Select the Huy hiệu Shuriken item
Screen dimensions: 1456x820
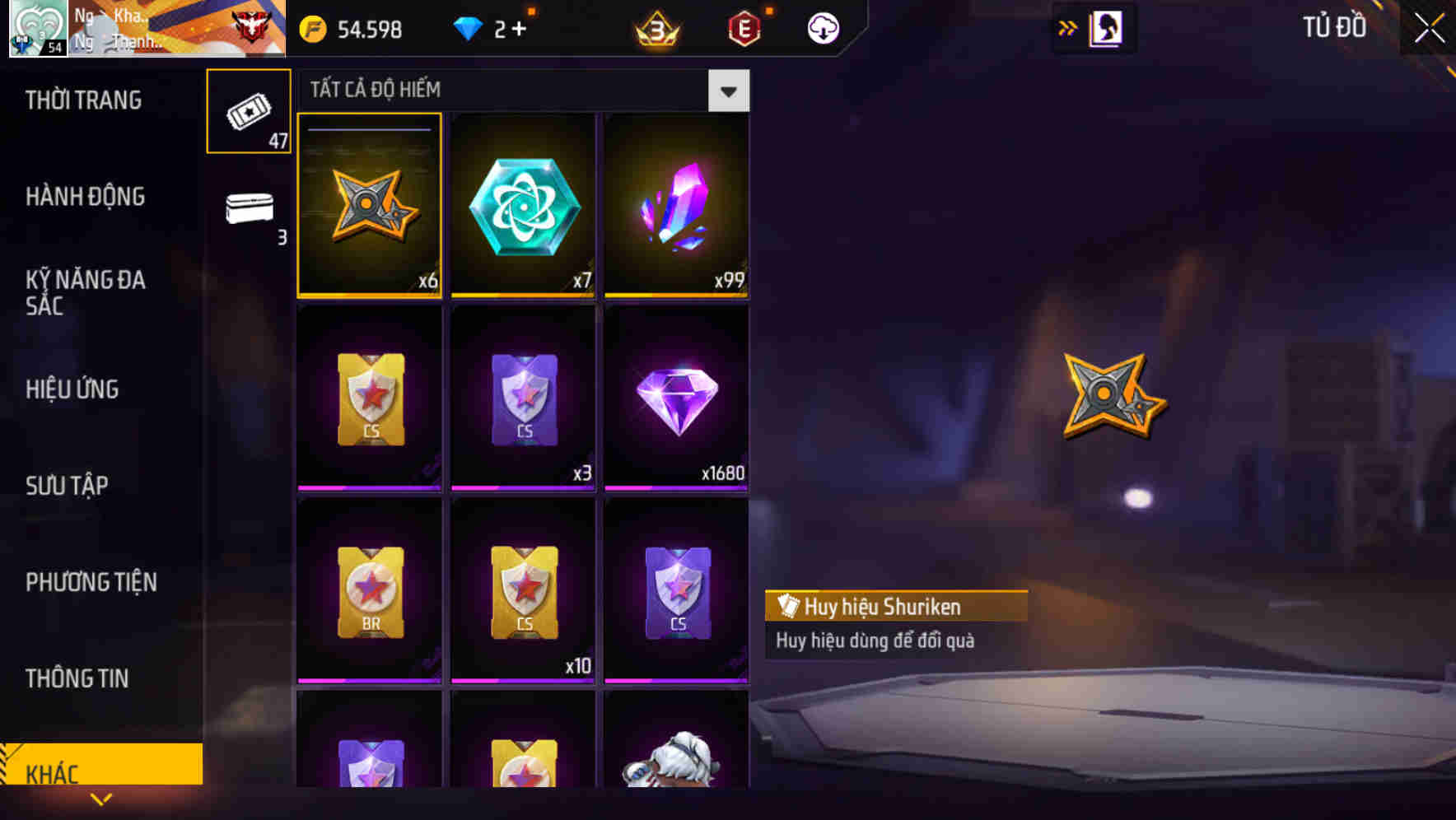(369, 204)
